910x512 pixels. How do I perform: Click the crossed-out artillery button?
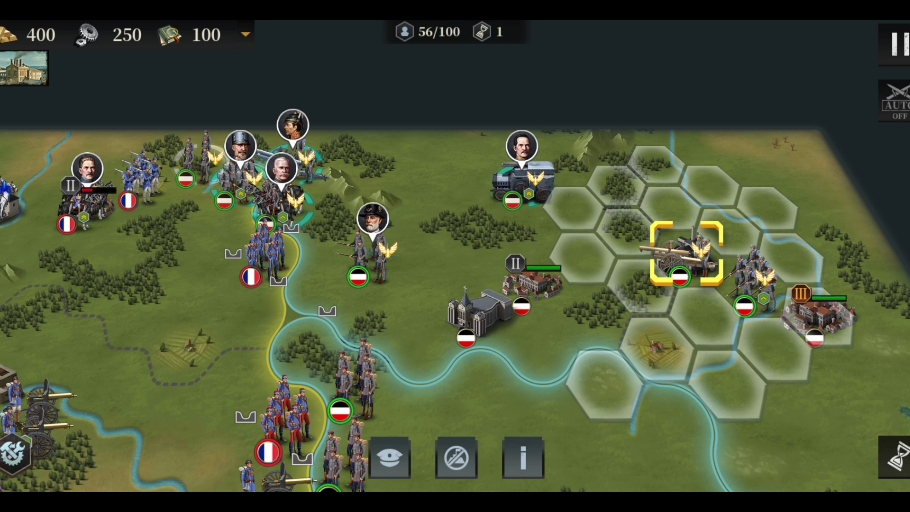tap(456, 458)
